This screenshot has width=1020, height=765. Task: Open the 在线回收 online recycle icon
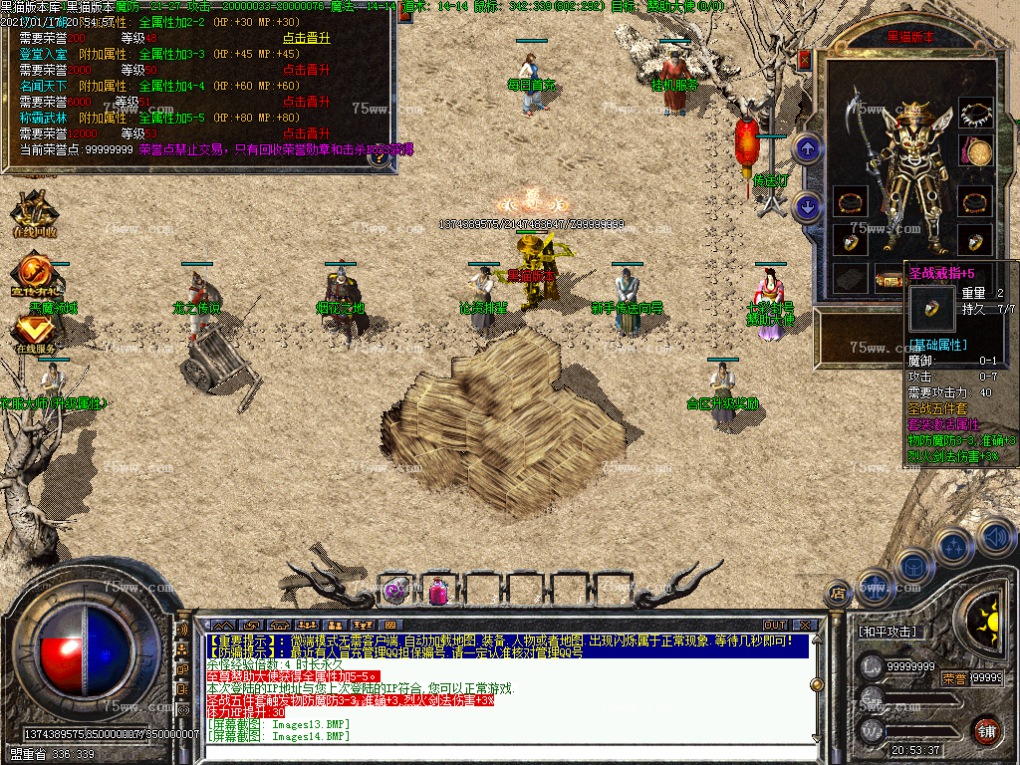click(34, 213)
